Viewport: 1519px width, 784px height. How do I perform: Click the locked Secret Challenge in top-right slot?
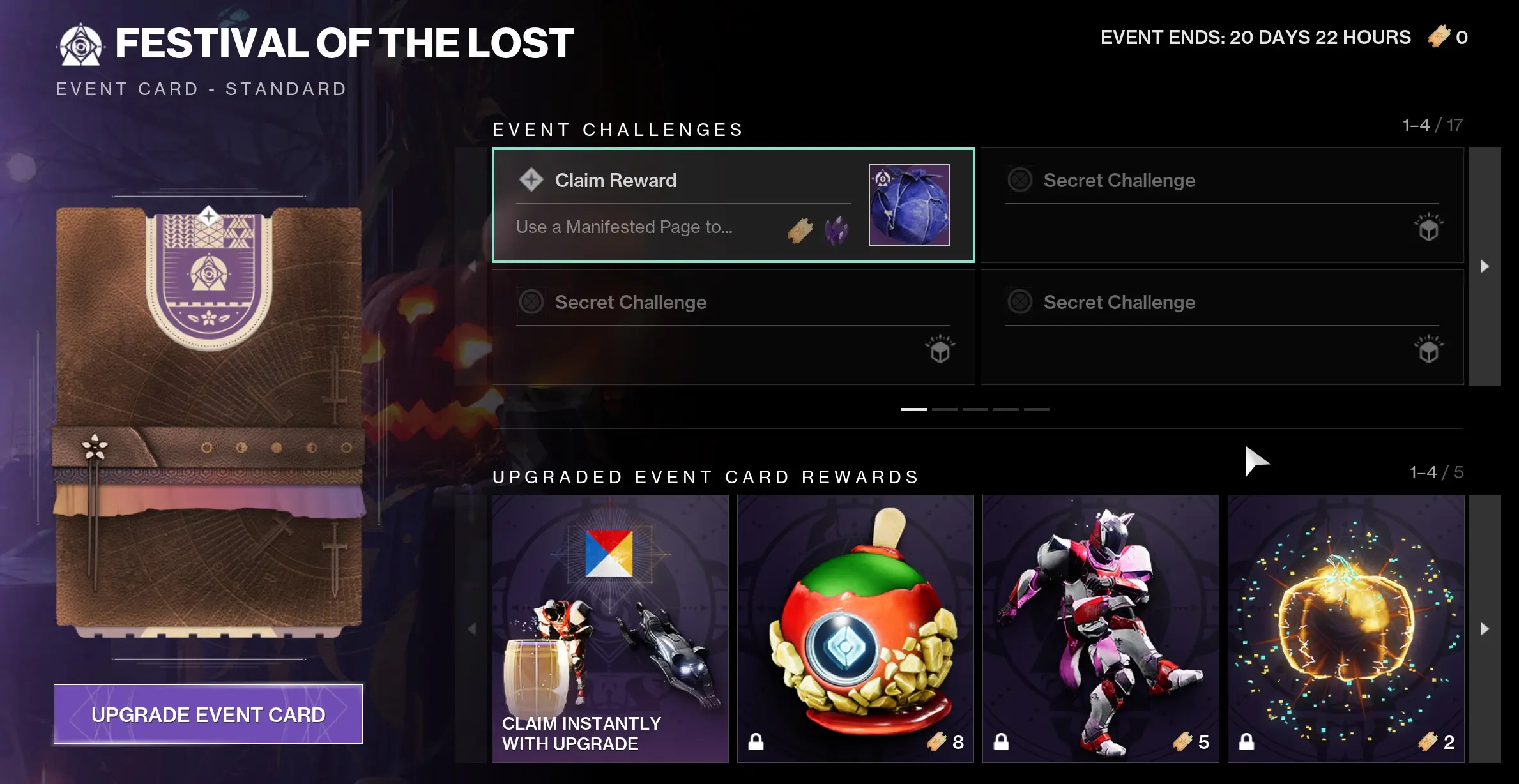click(x=1221, y=206)
